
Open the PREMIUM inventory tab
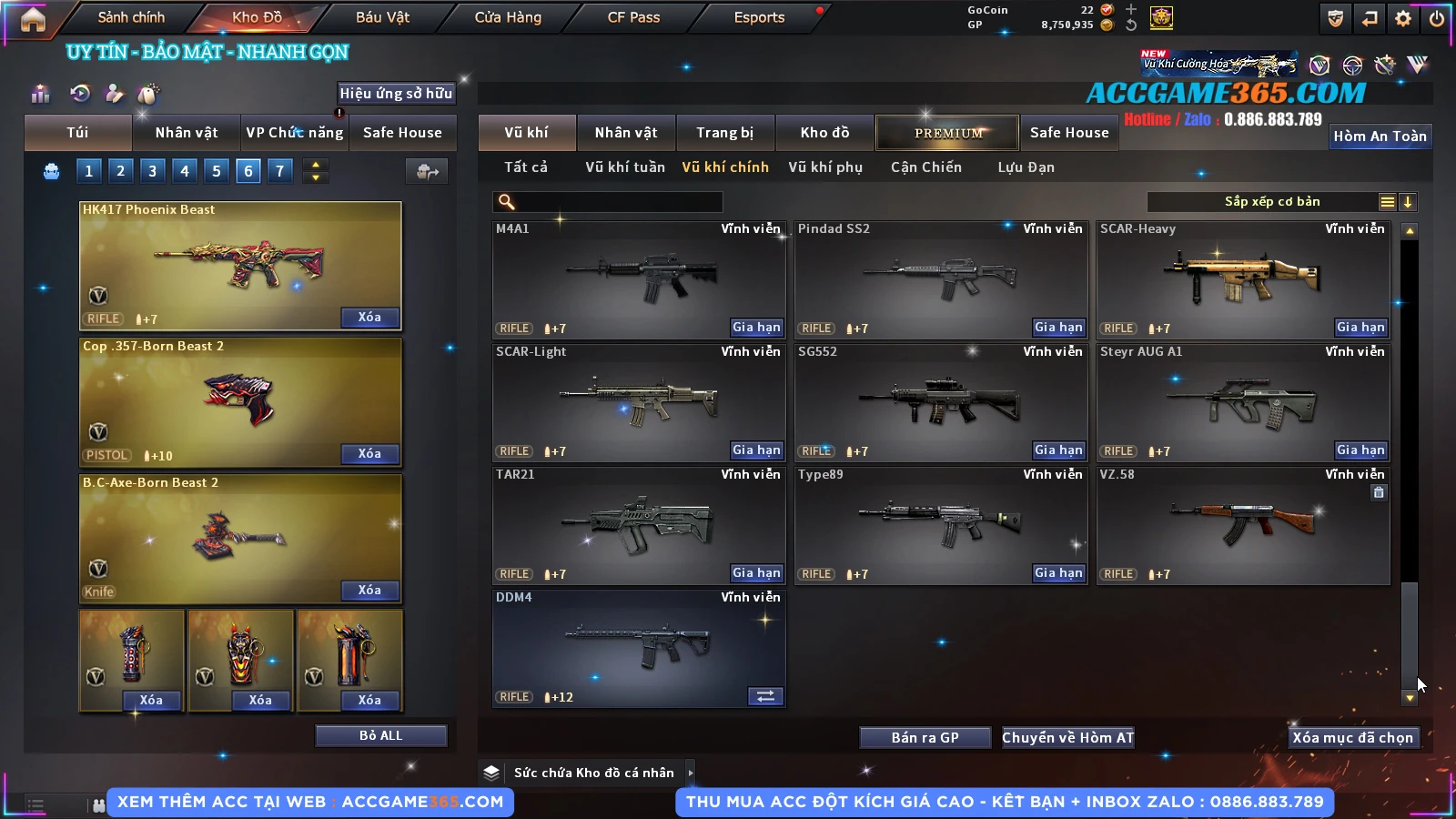click(947, 133)
